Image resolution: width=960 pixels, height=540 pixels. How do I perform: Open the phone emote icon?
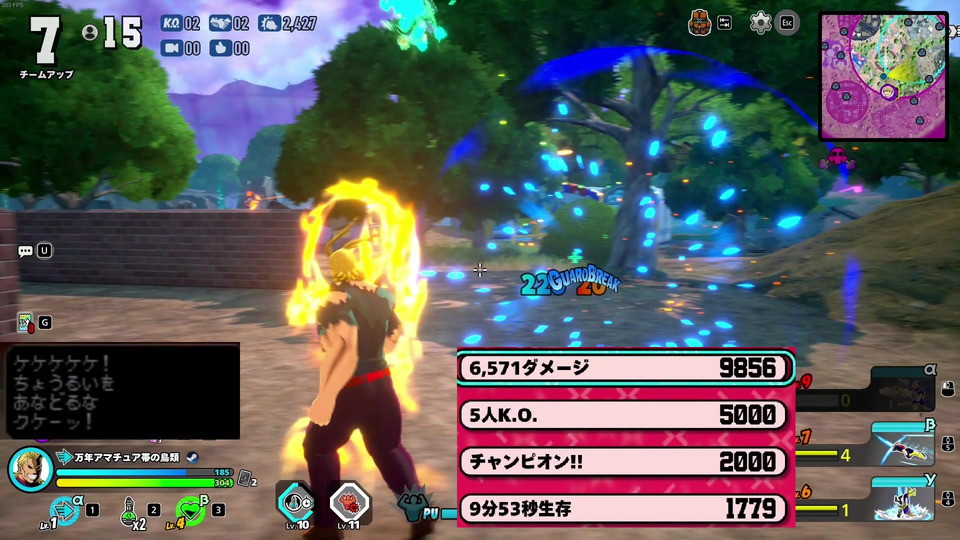[25, 322]
